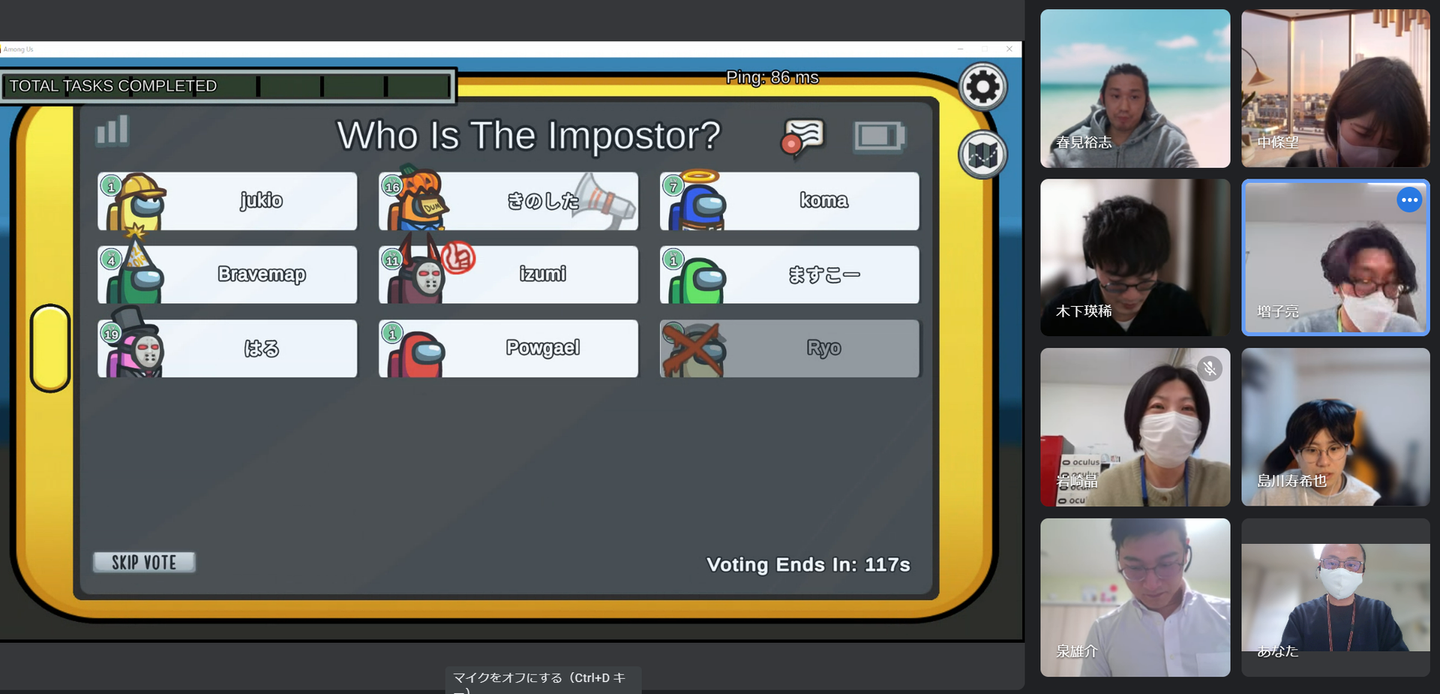Screen dimensions: 1440x694
Task: Vote for player きのした
Action: click(x=508, y=201)
